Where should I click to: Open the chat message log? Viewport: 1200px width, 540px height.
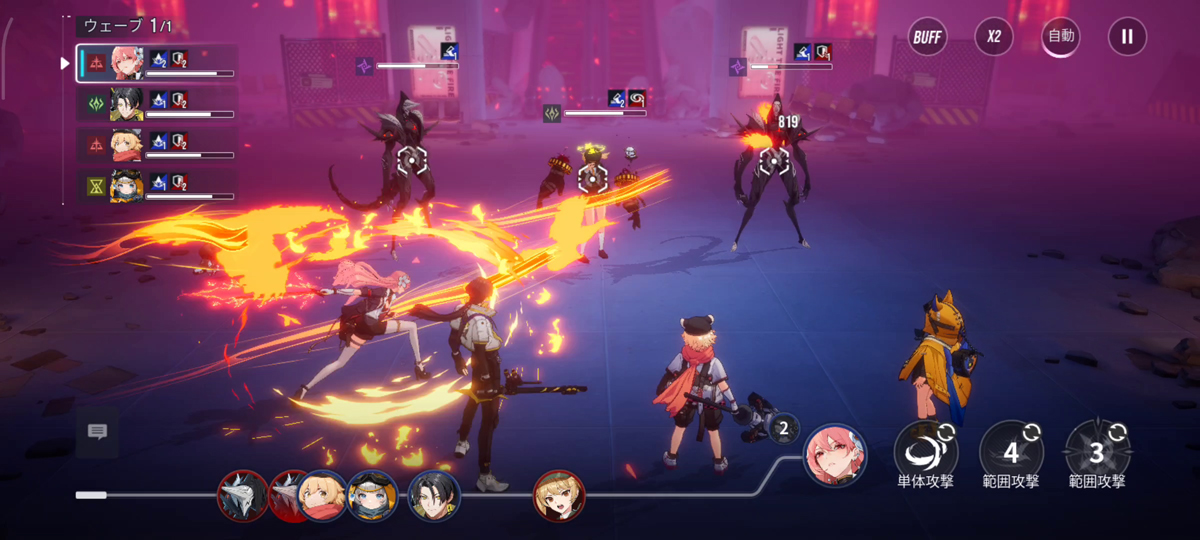pos(97,431)
